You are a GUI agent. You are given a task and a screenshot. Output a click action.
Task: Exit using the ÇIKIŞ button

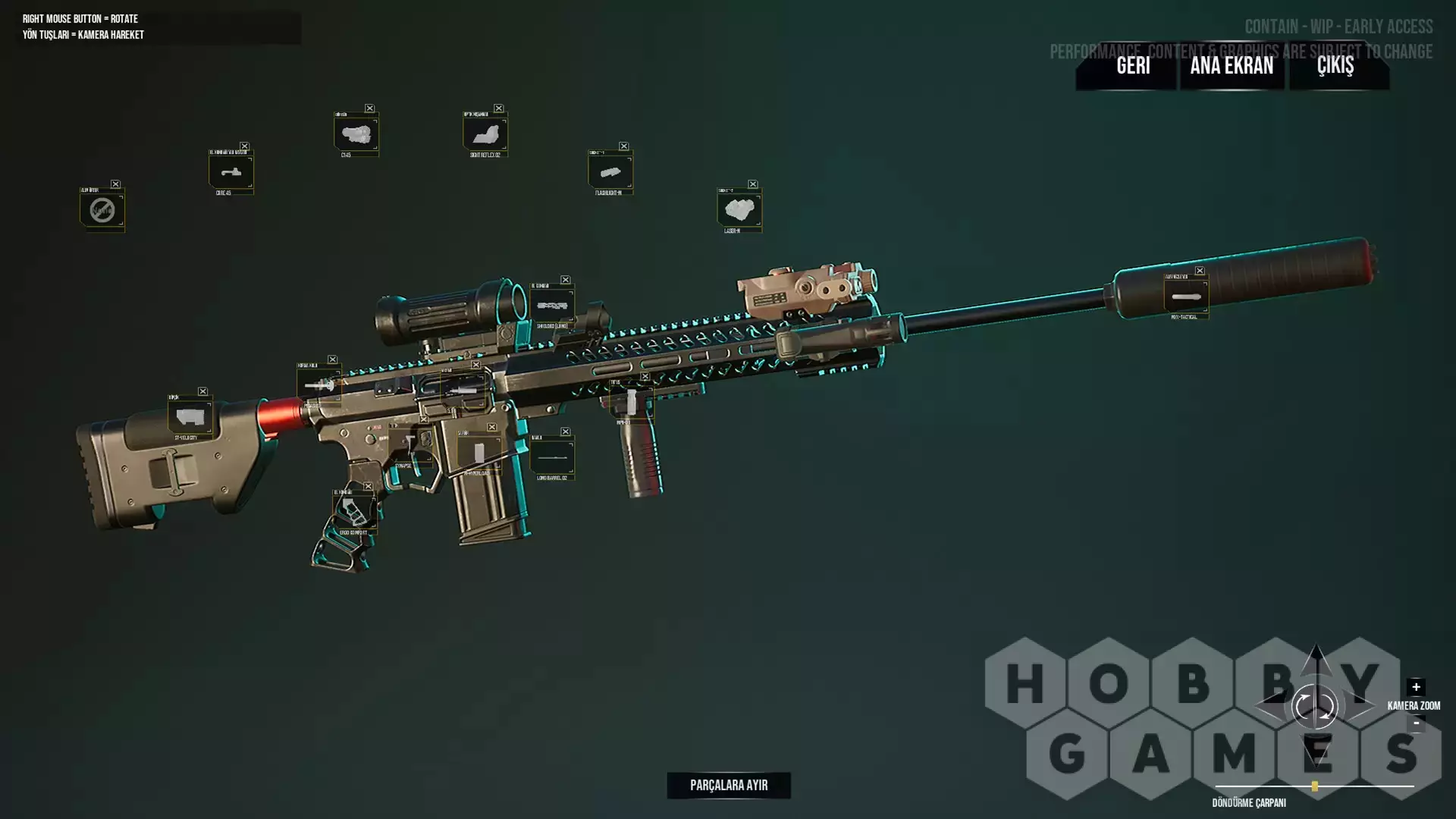tap(1335, 66)
